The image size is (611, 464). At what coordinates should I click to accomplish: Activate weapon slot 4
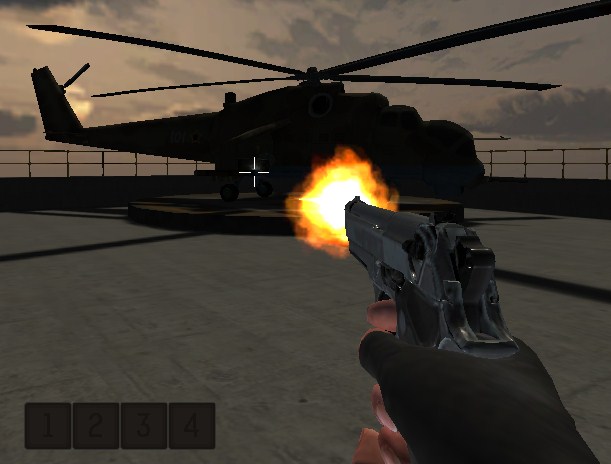[x=192, y=426]
